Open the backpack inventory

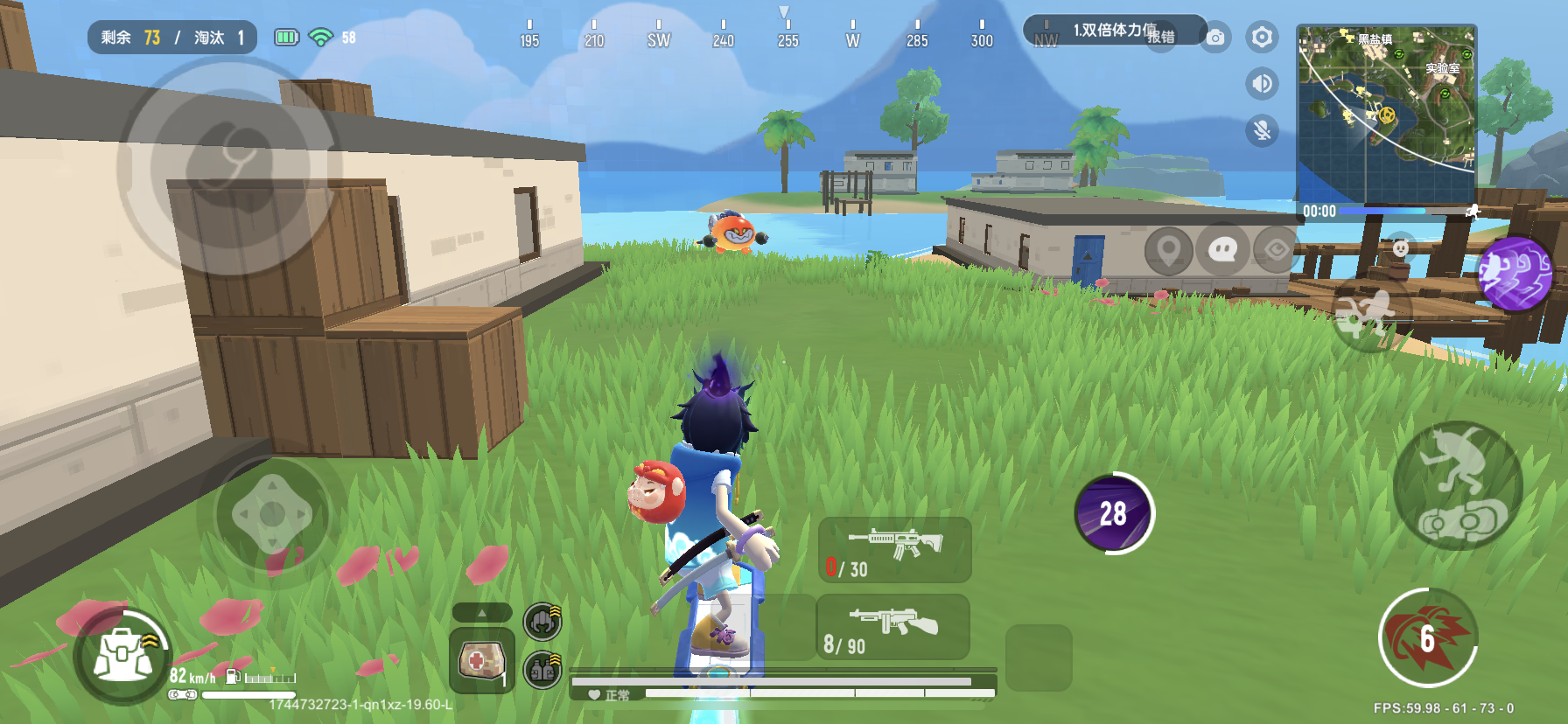[x=122, y=657]
